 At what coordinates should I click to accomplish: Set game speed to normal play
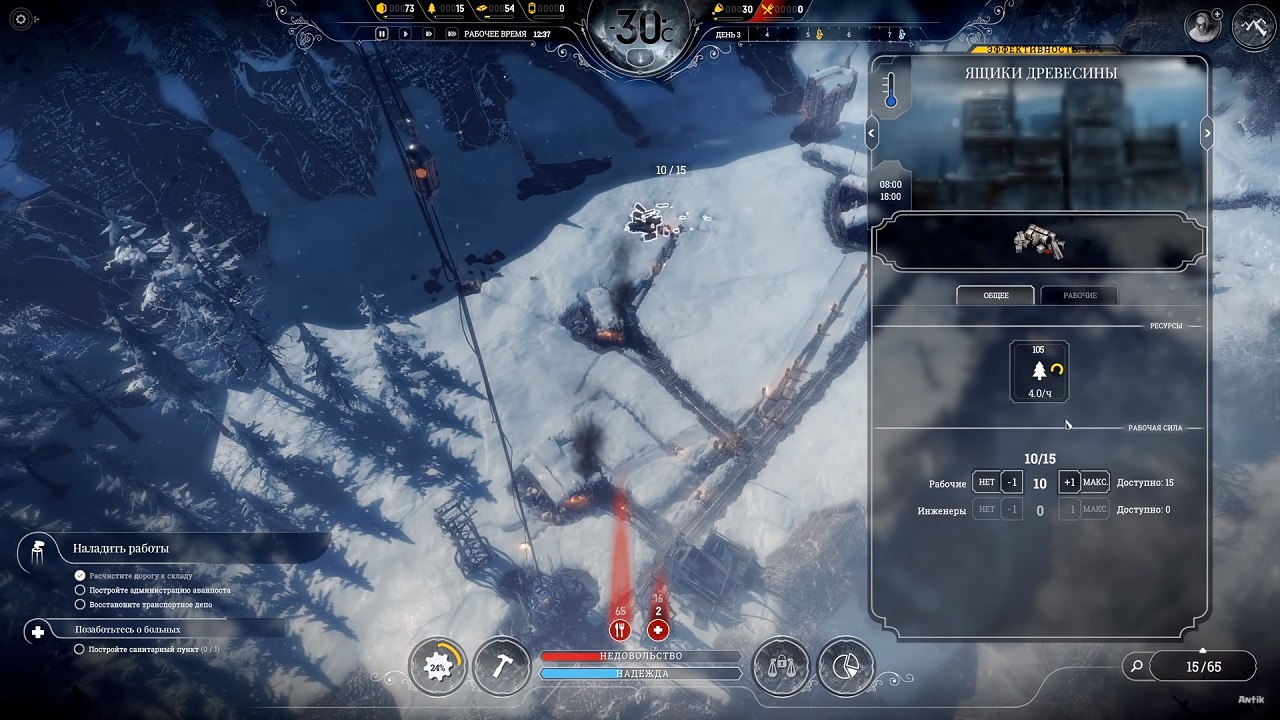pos(405,33)
